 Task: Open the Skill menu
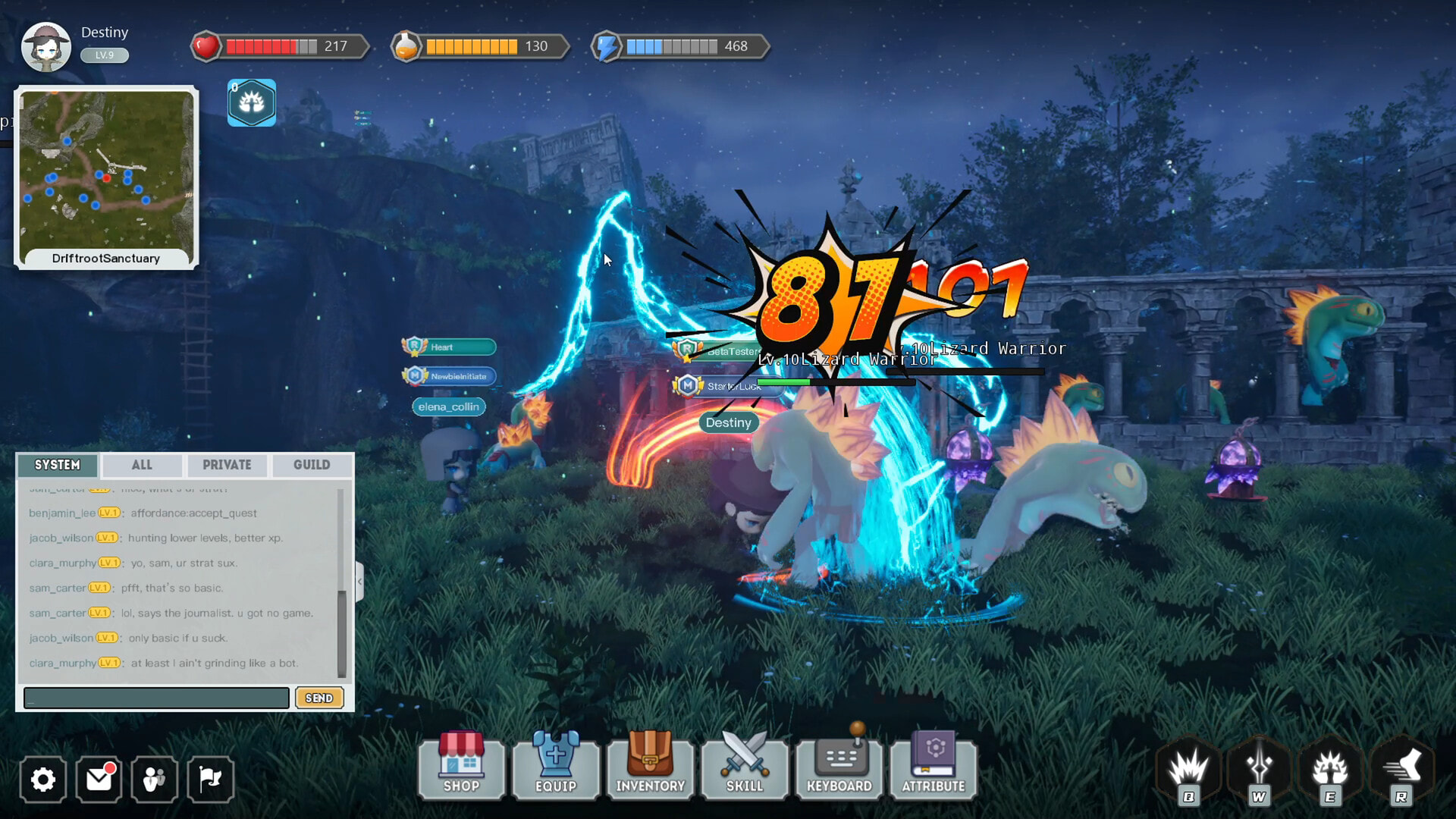pyautogui.click(x=745, y=767)
